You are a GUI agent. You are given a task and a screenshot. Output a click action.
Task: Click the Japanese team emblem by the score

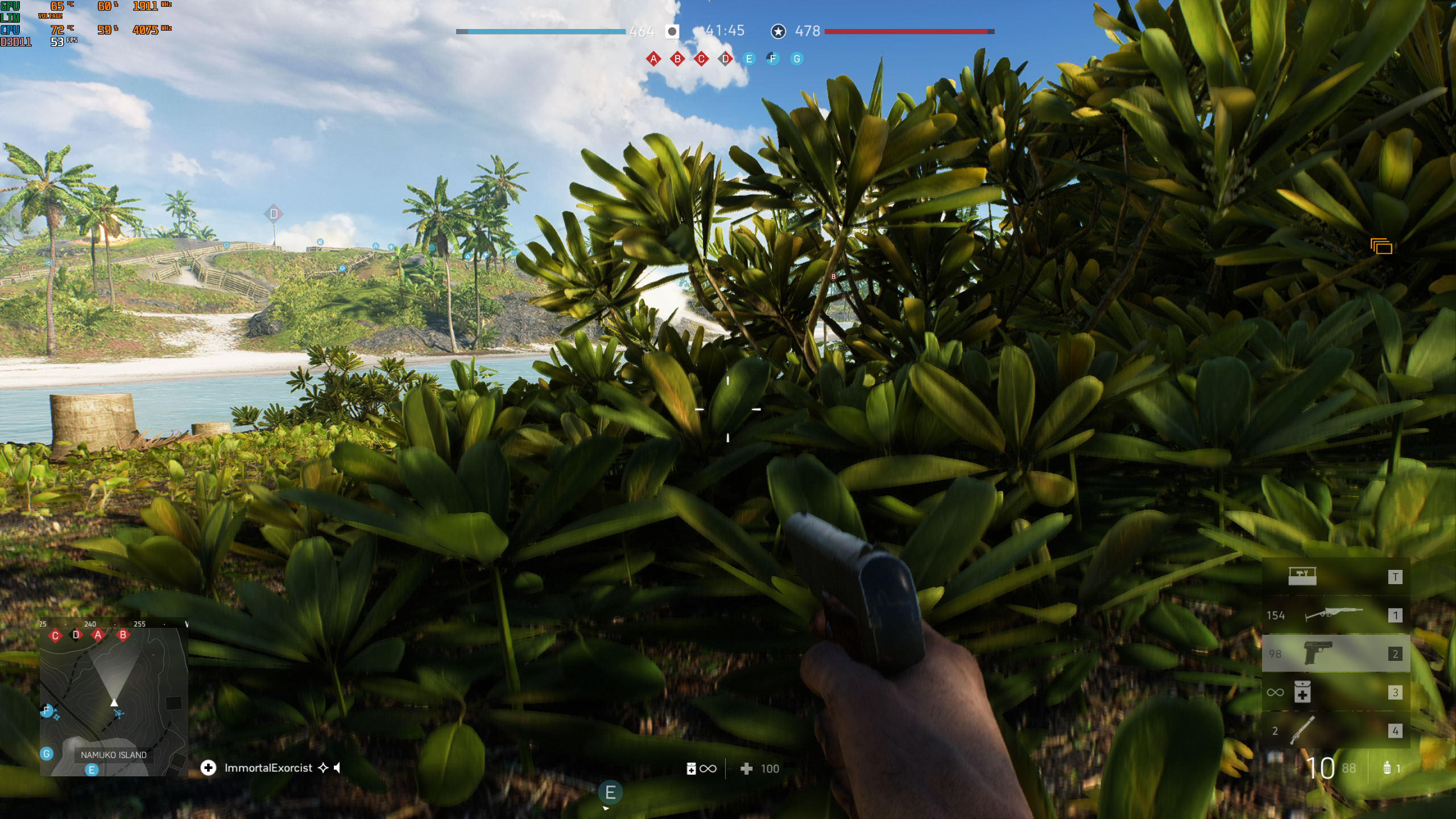[672, 31]
